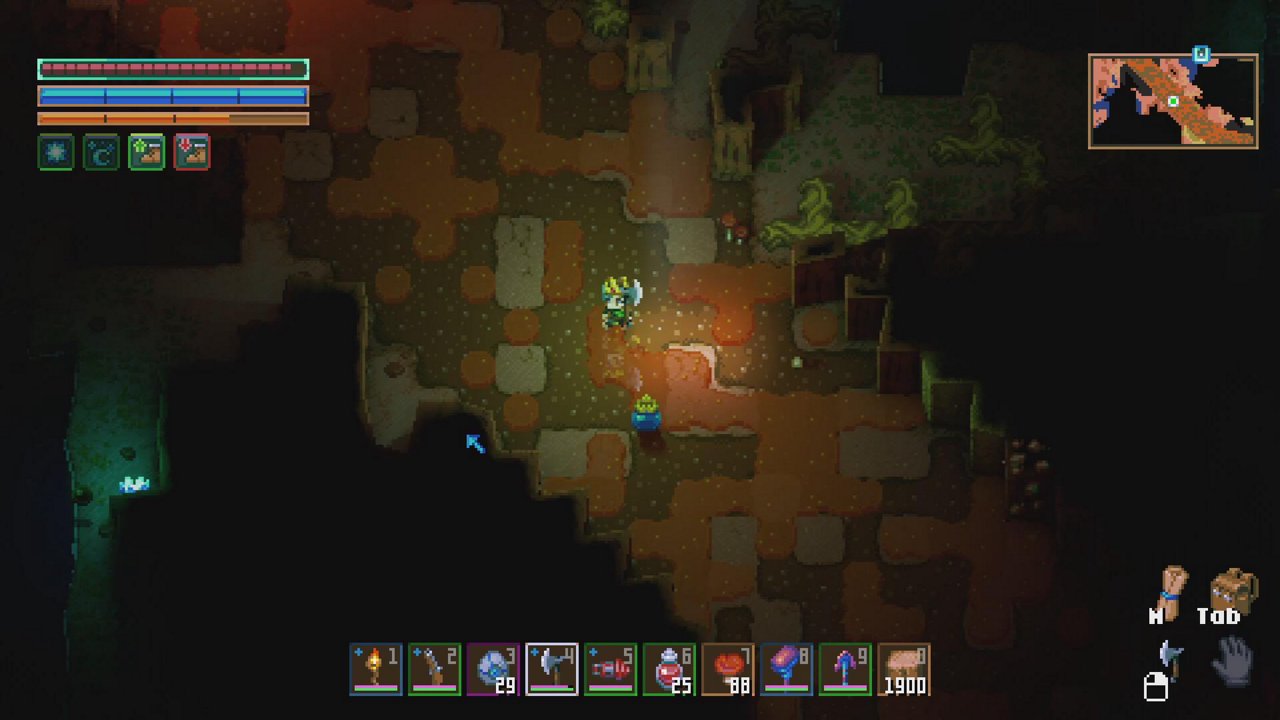This screenshot has height=720, width=1280.
Task: Inspect the red slowdown debuff icon
Action: click(x=192, y=152)
